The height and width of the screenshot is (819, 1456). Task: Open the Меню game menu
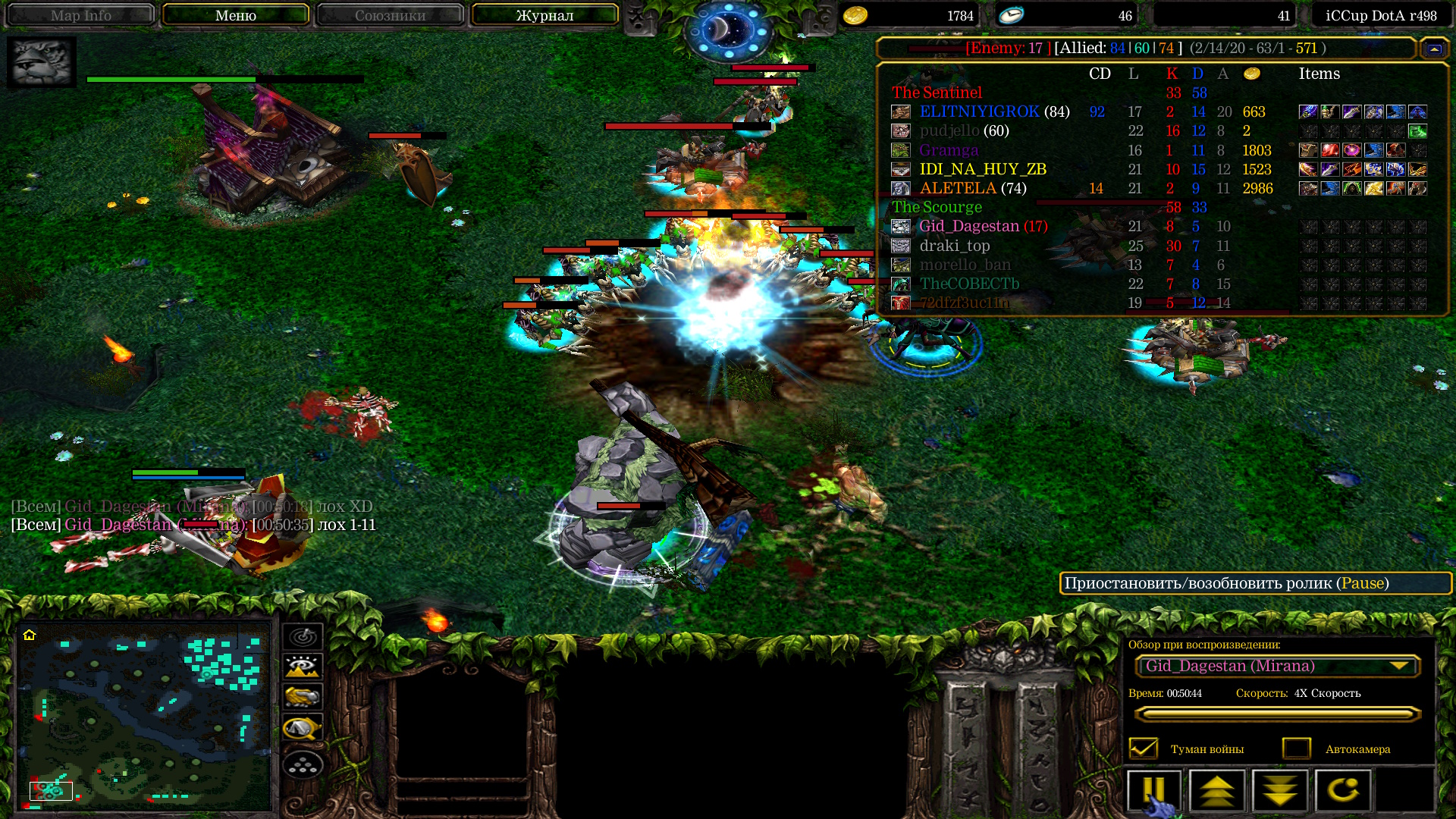tap(235, 15)
